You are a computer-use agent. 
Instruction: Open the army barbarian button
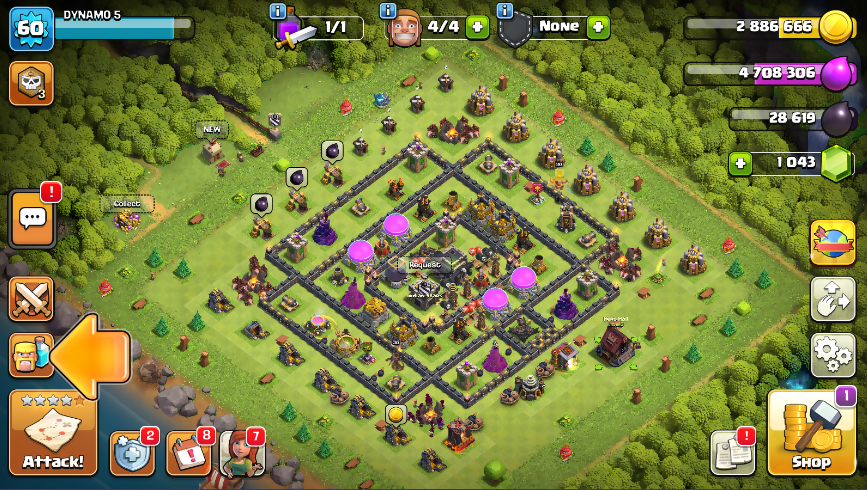(29, 355)
